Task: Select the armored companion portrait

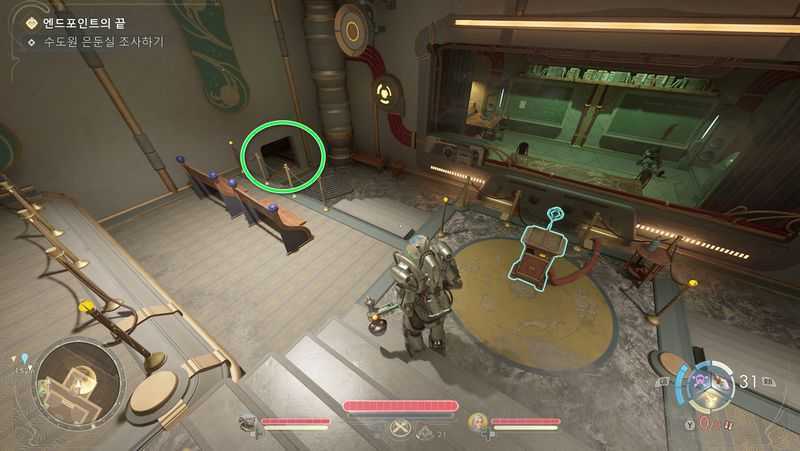Action: click(x=248, y=424)
